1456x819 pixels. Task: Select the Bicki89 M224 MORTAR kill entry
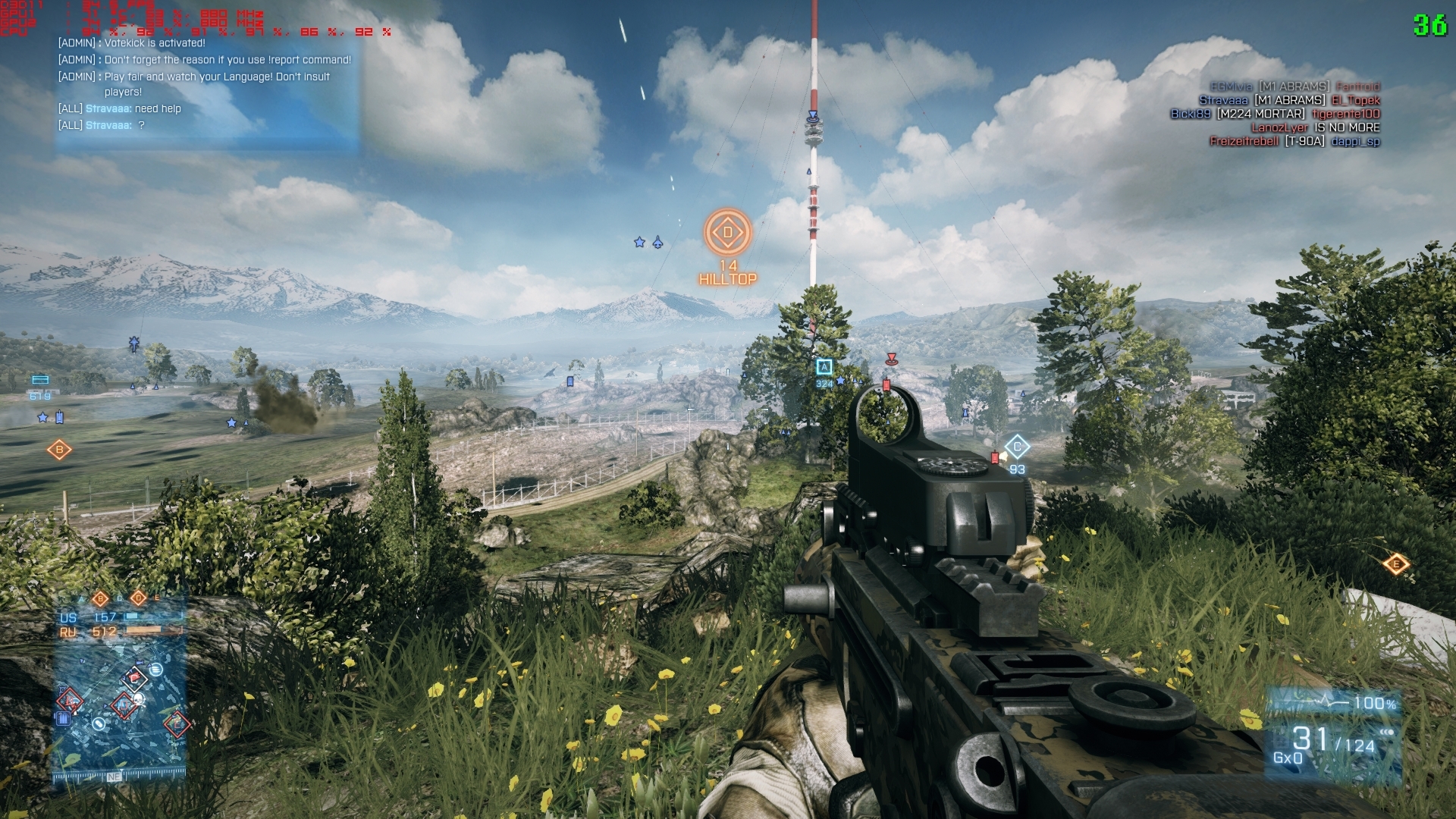pos(1275,114)
